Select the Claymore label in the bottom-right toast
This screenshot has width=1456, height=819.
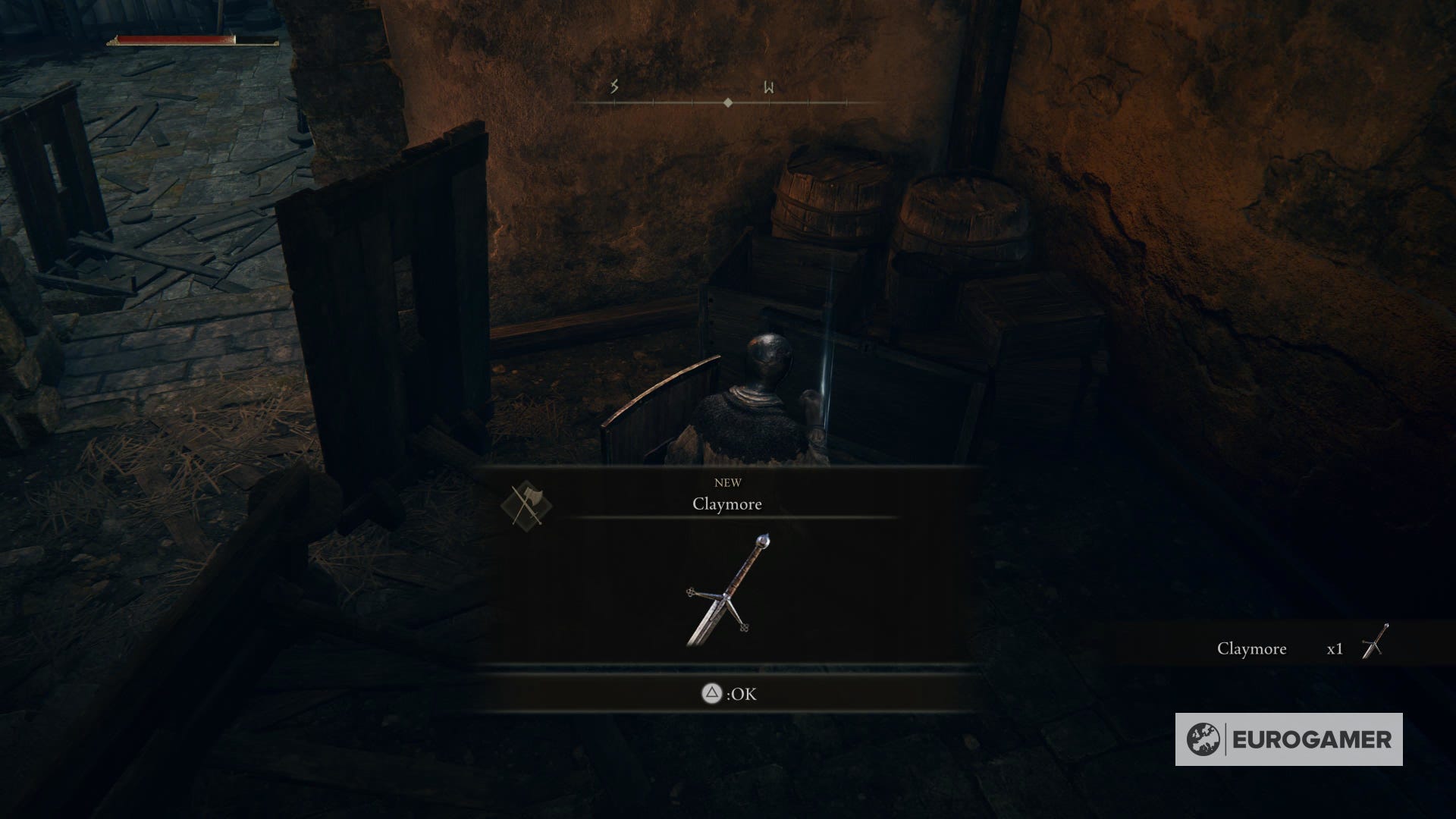point(1253,649)
